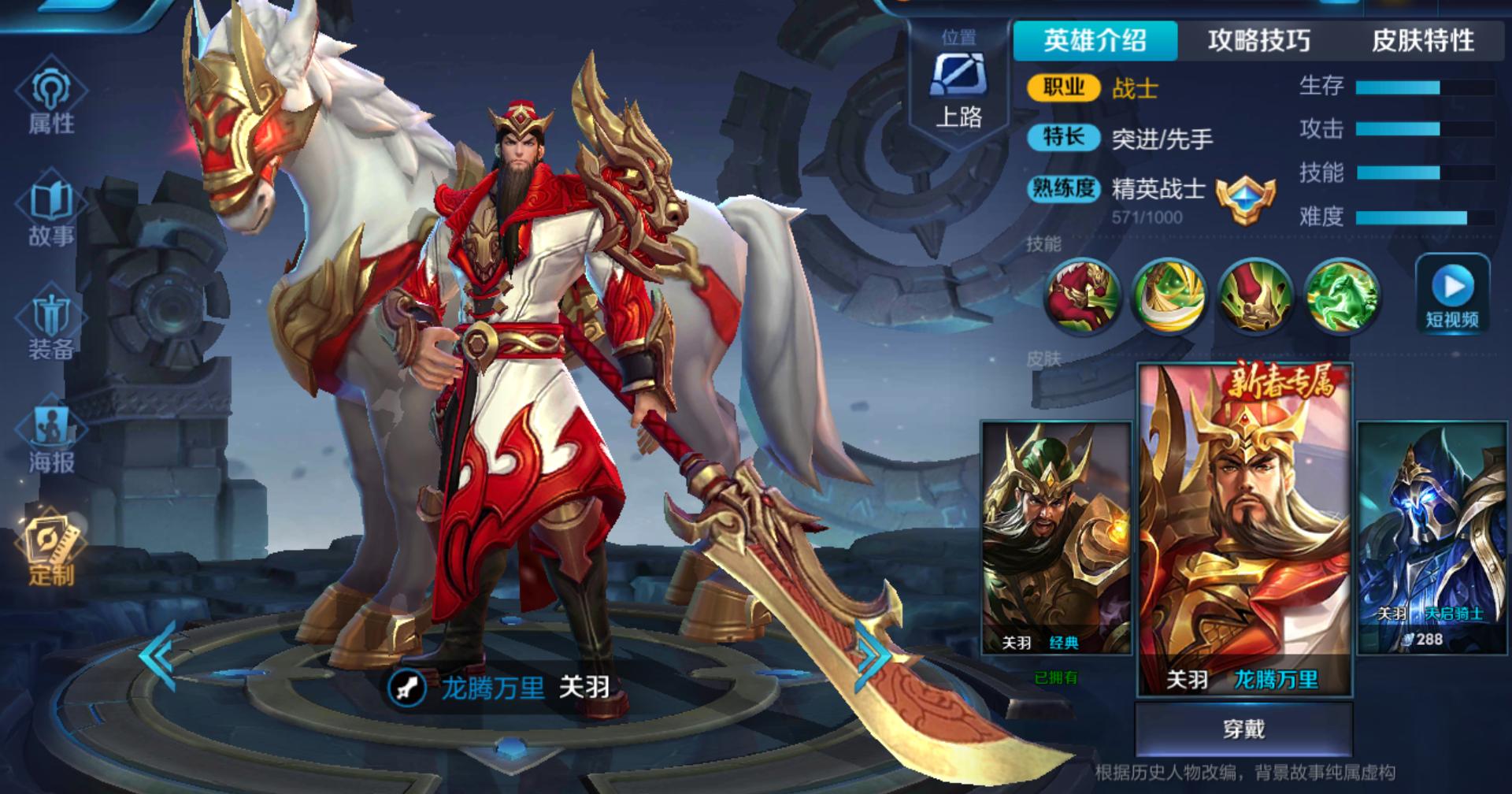
Task: Show the 皮肤特性 tab
Action: [1422, 40]
